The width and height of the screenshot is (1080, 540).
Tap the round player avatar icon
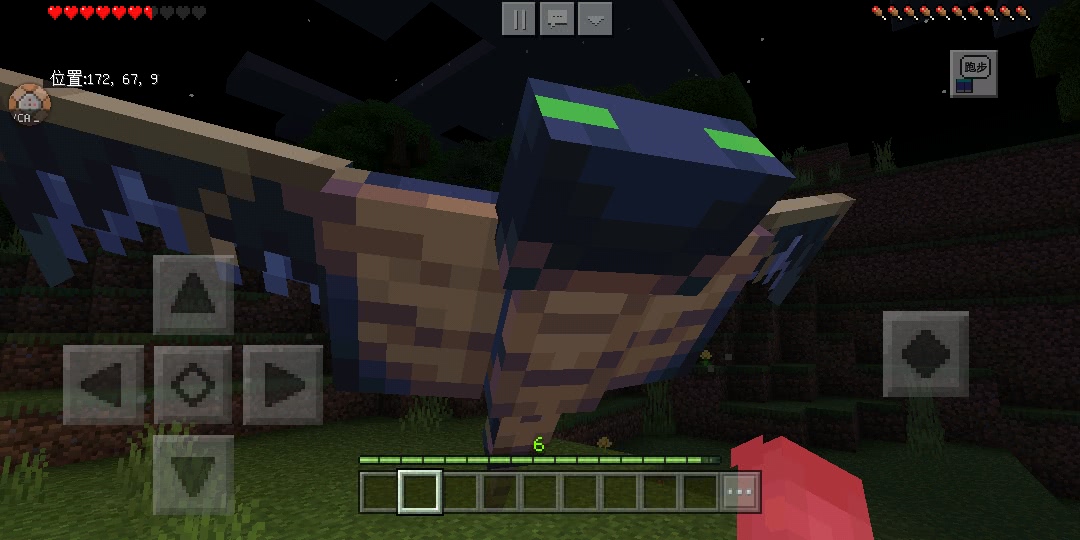[x=27, y=103]
